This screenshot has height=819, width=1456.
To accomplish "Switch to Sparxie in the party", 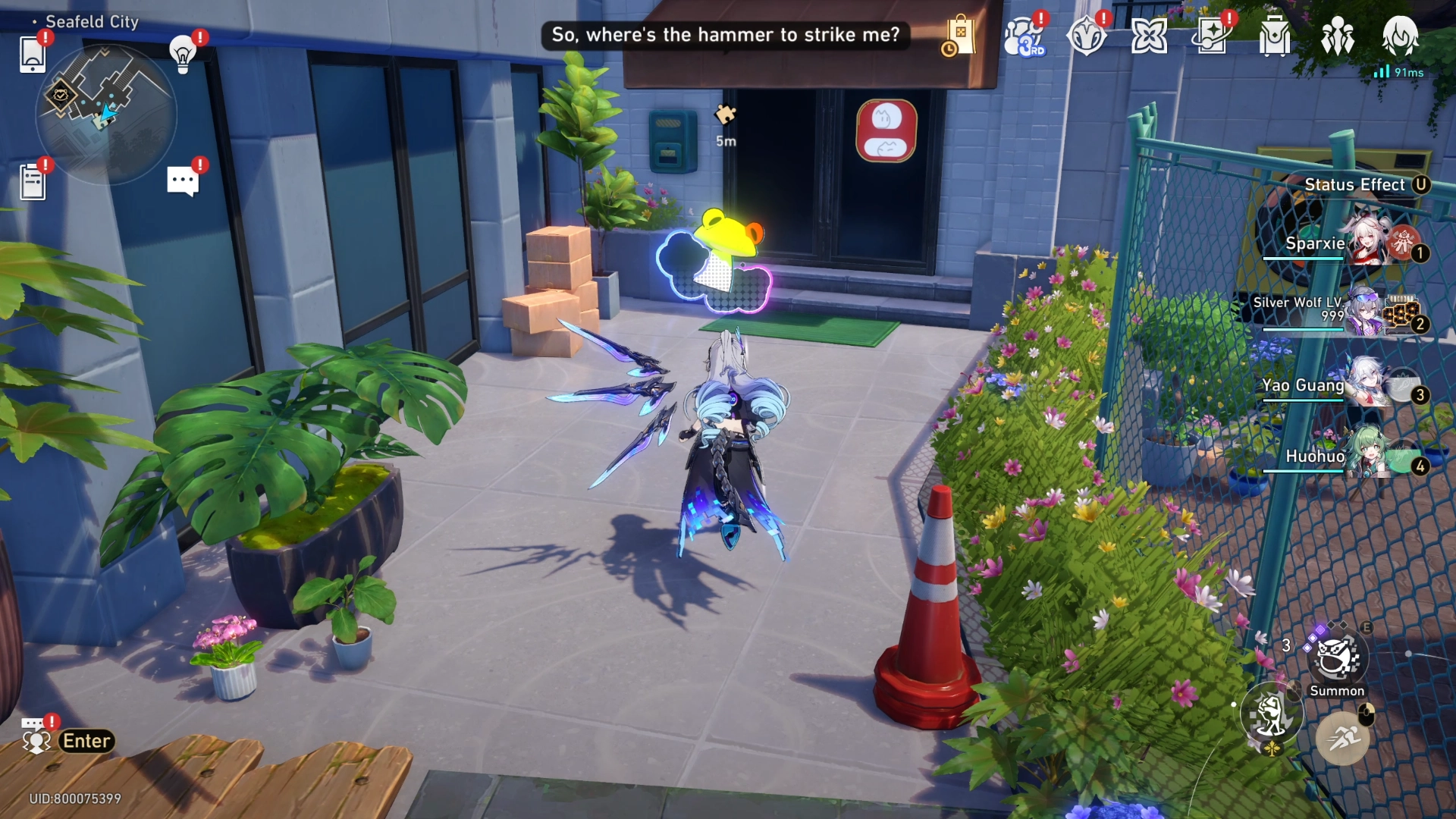I will (x=1365, y=241).
